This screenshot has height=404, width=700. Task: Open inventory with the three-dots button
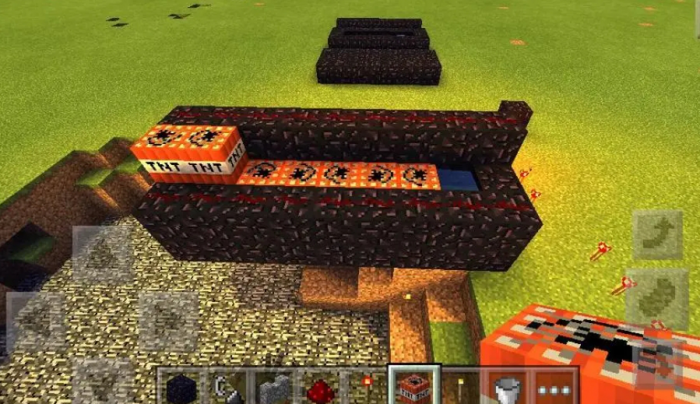point(552,386)
